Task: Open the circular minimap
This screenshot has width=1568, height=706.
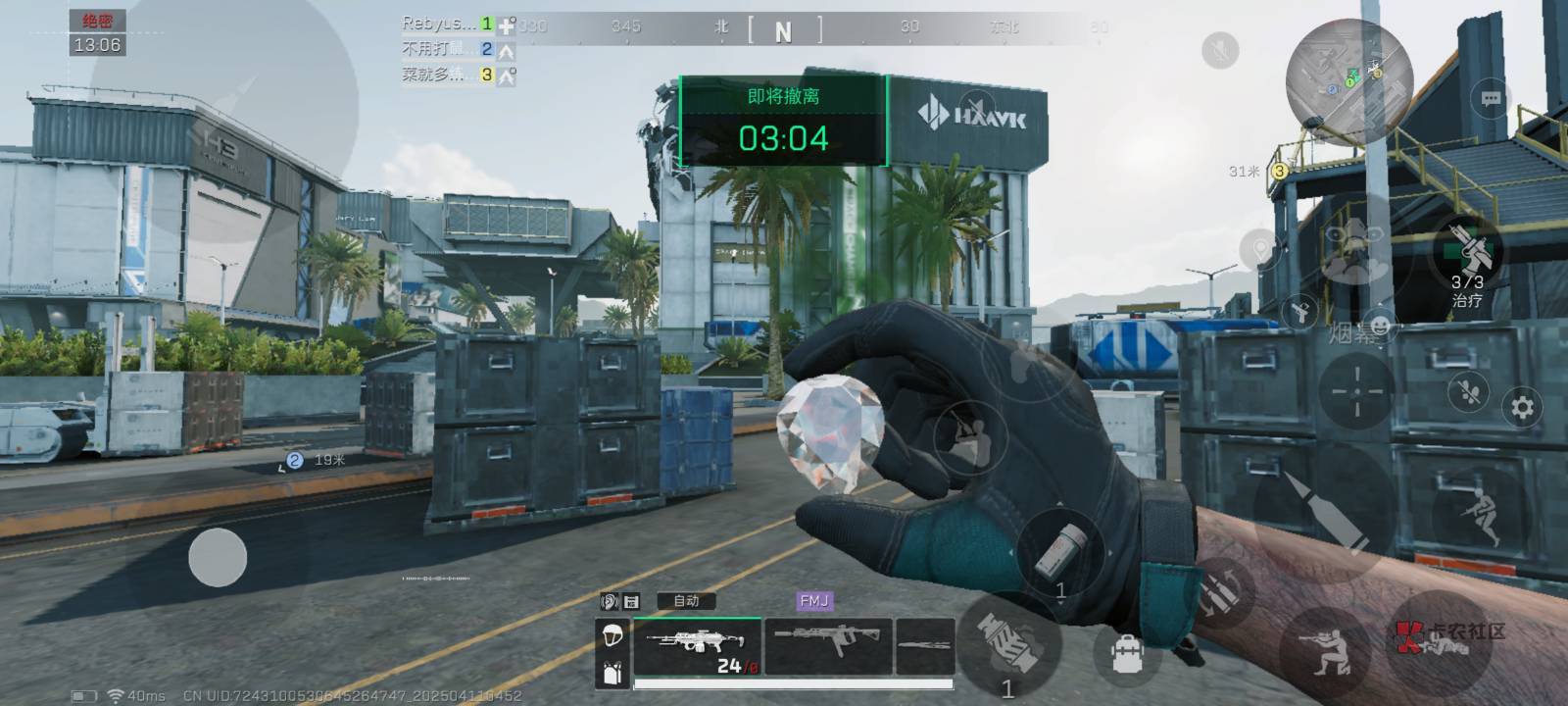Action: click(x=1348, y=82)
